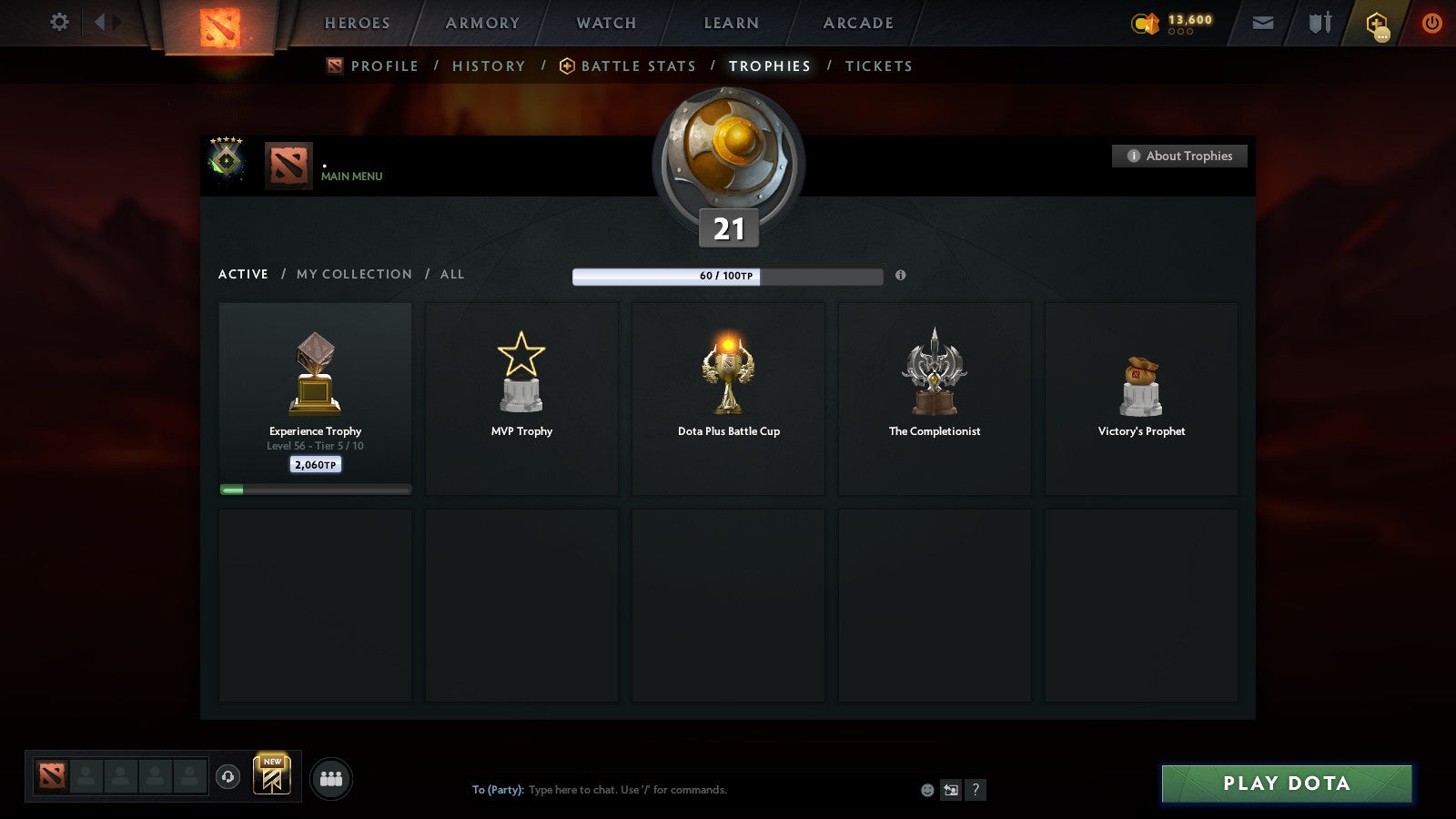Select the Experience Trophy progress bar
The height and width of the screenshot is (819, 1456).
315,488
